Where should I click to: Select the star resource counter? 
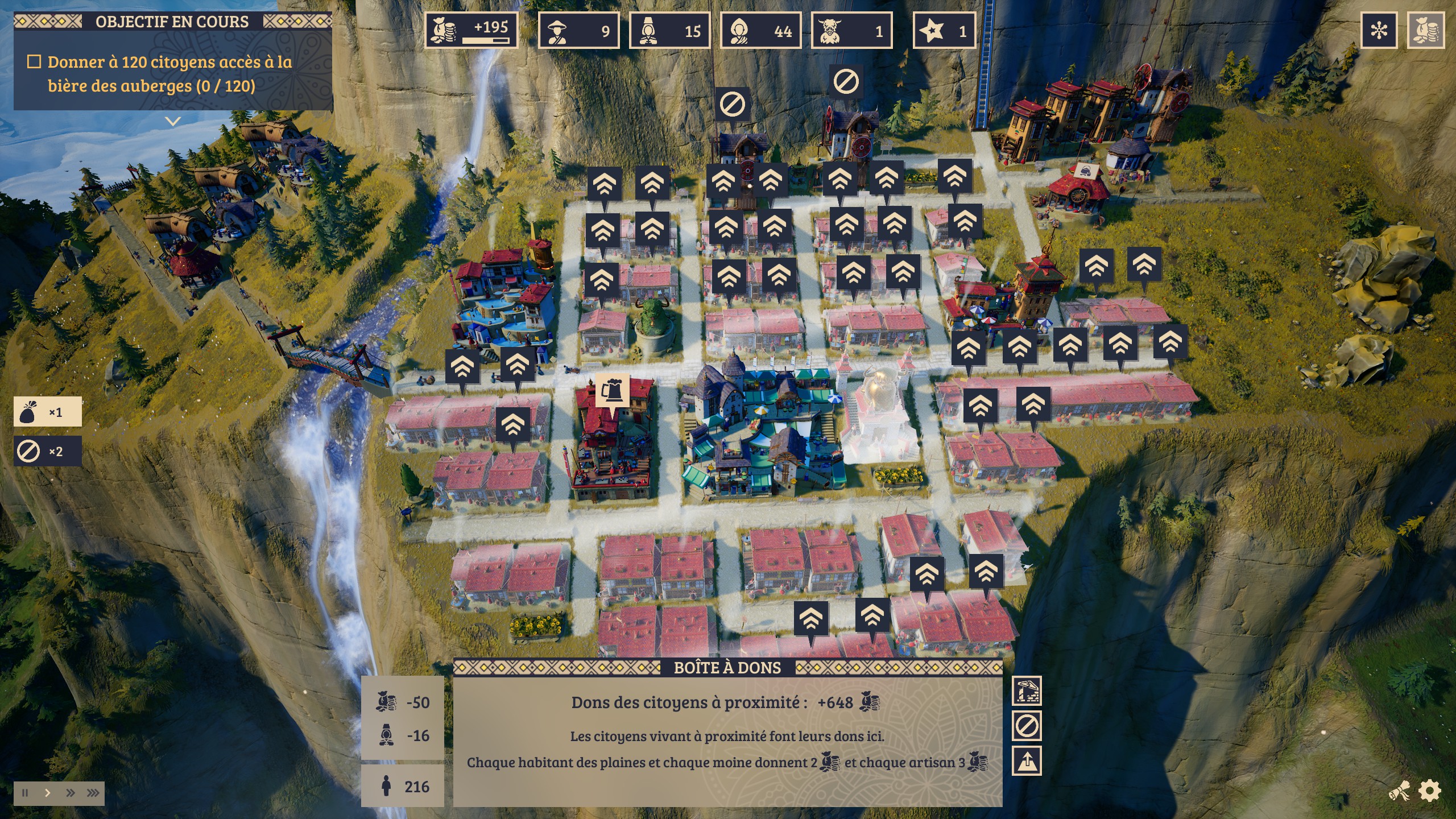click(x=944, y=31)
